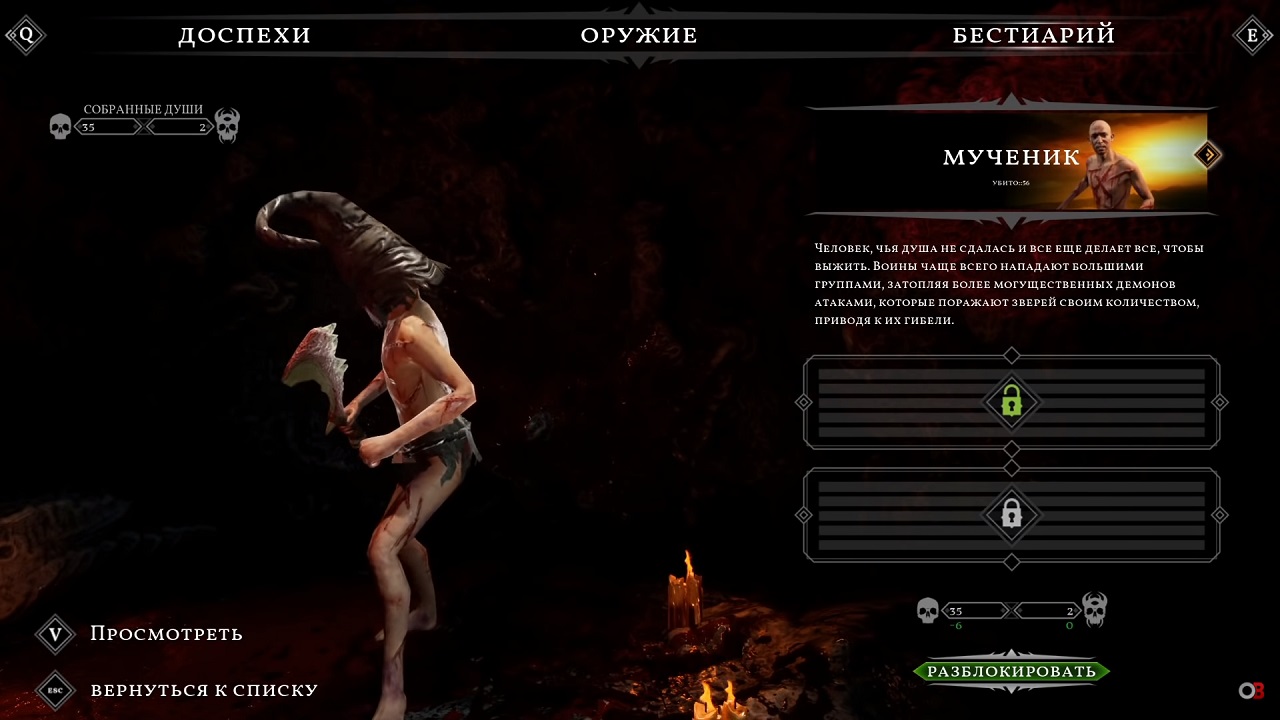Image resolution: width=1280 pixels, height=720 pixels.
Task: Click the diamond node above the first slot
Action: [x=1011, y=355]
